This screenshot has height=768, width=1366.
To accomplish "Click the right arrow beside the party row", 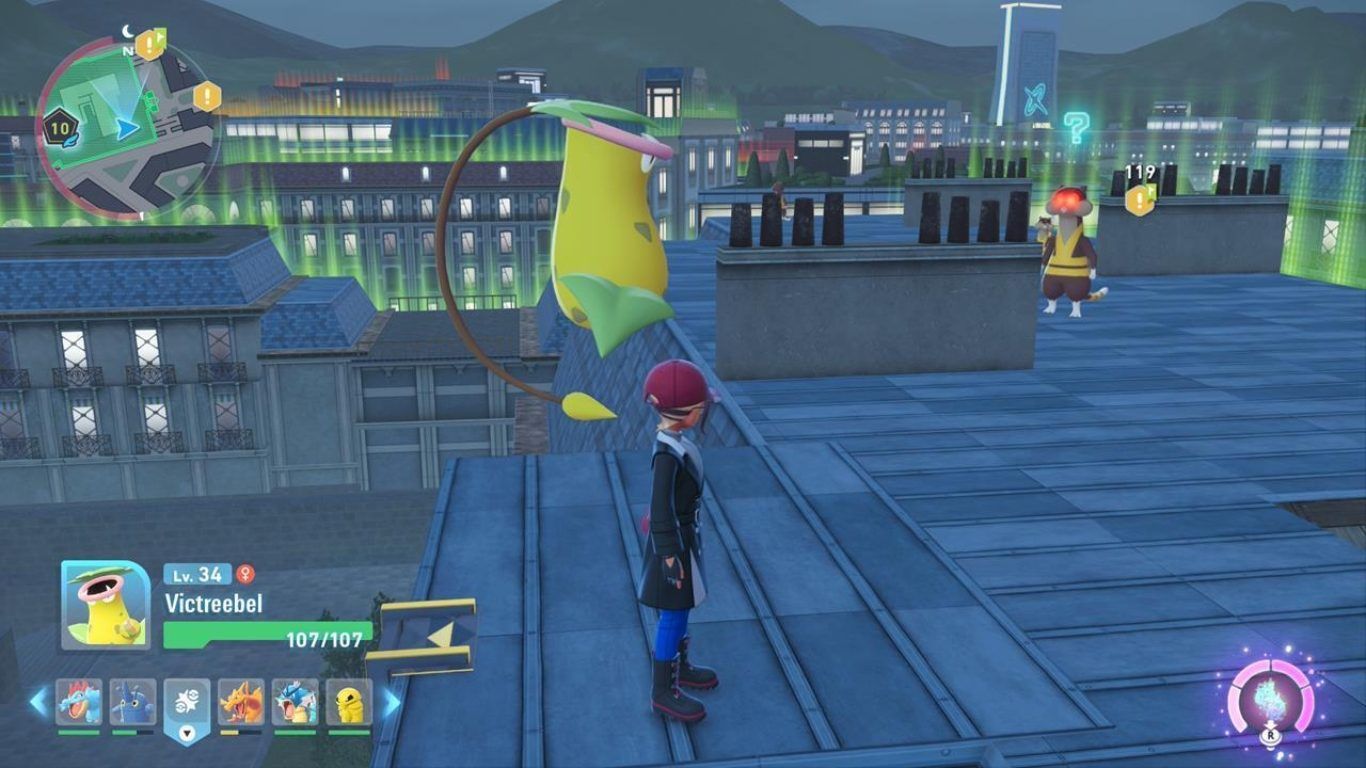I will point(391,702).
